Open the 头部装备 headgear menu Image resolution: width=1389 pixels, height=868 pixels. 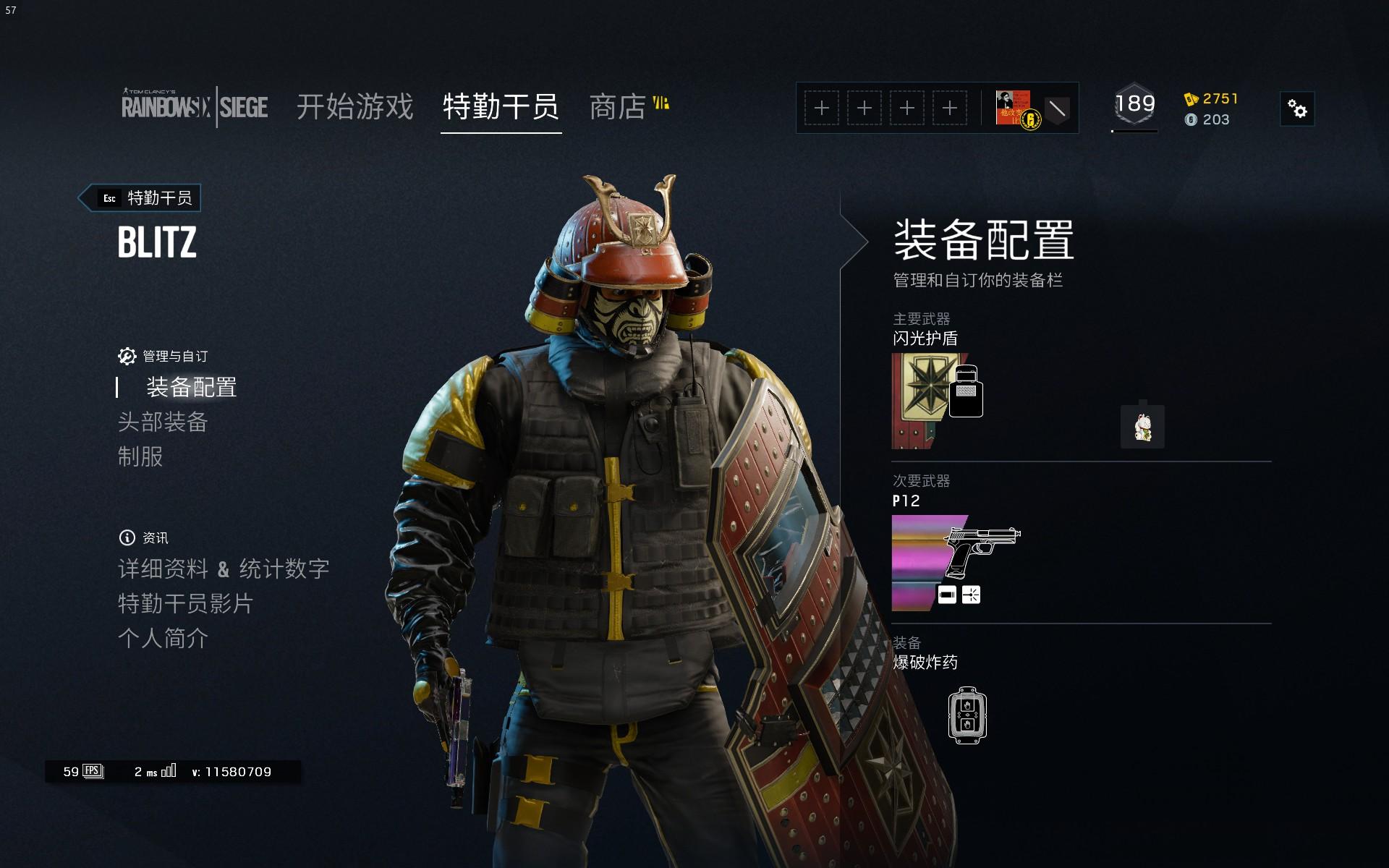click(x=163, y=422)
